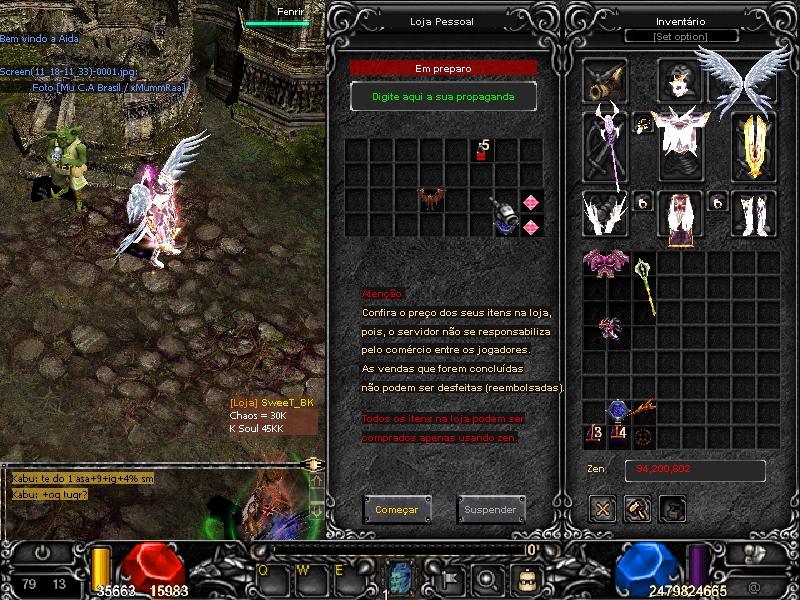
Task: Select the cannon item in the shop grid
Action: point(505,214)
